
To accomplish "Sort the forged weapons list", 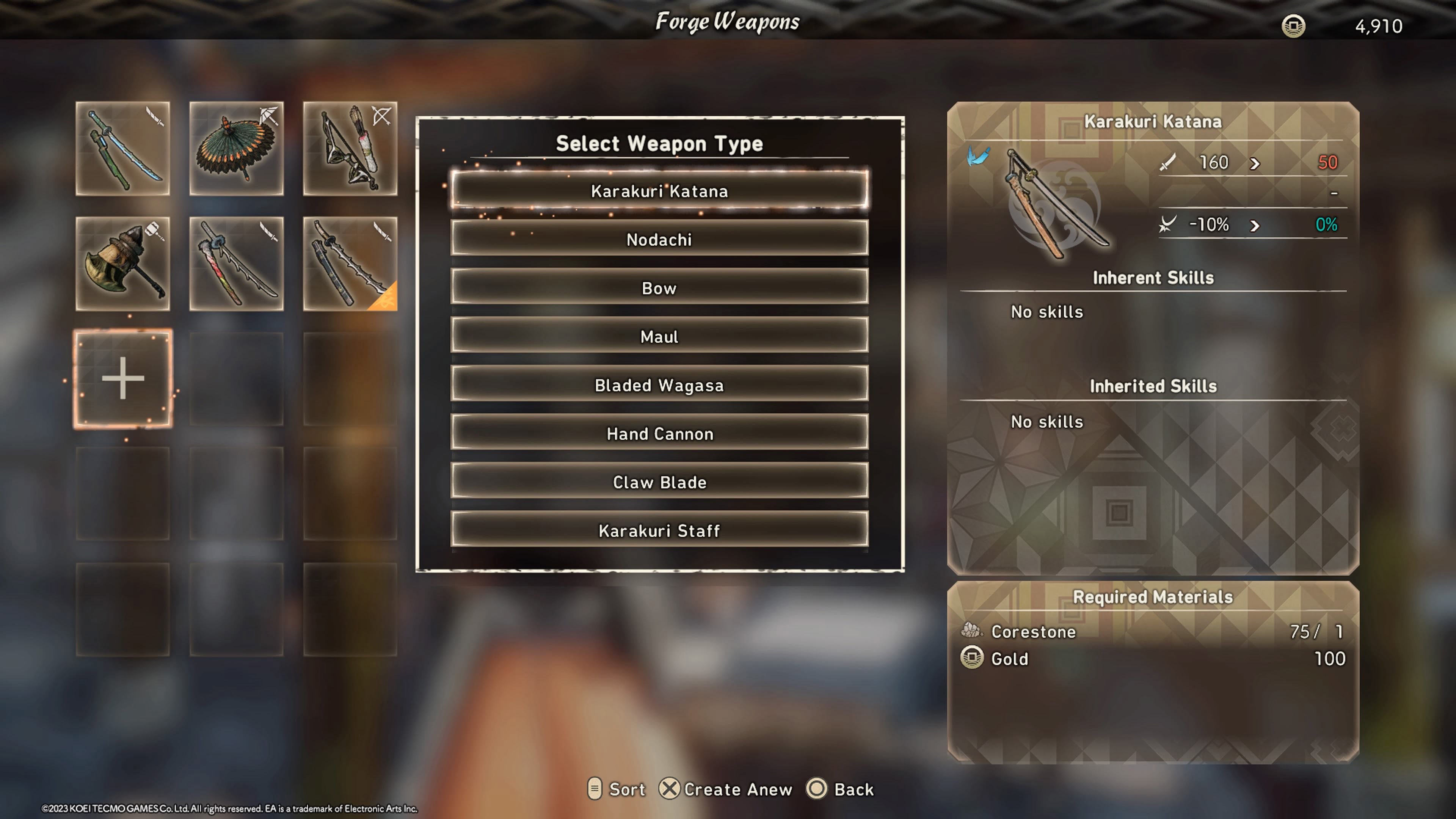I will (x=617, y=789).
